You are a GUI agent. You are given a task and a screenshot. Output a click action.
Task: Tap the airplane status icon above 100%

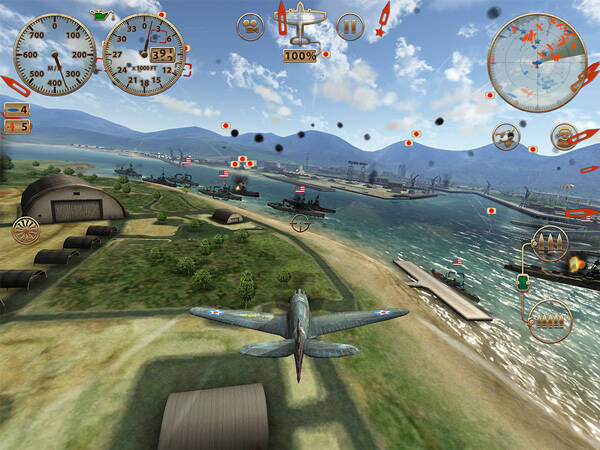tap(300, 28)
